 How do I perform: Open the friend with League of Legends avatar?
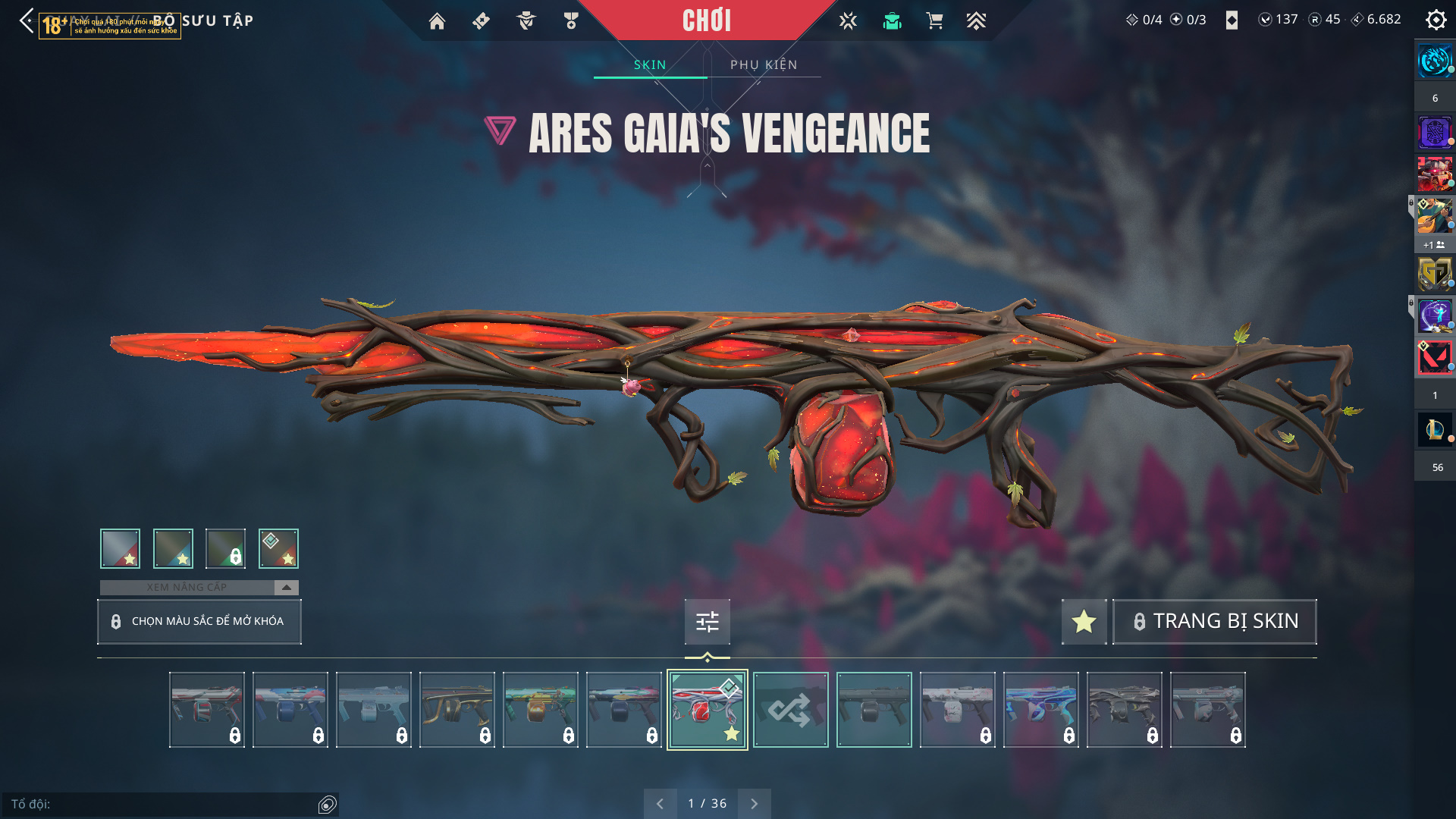click(1434, 429)
